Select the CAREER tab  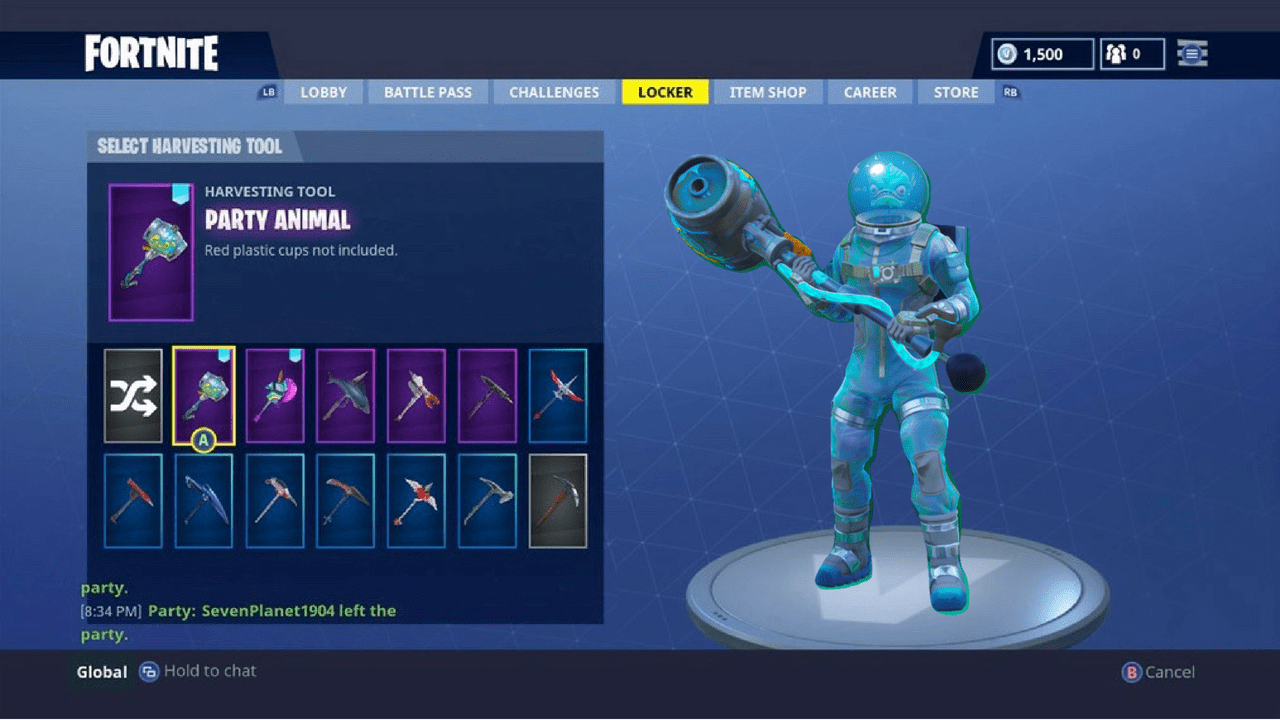coord(870,92)
